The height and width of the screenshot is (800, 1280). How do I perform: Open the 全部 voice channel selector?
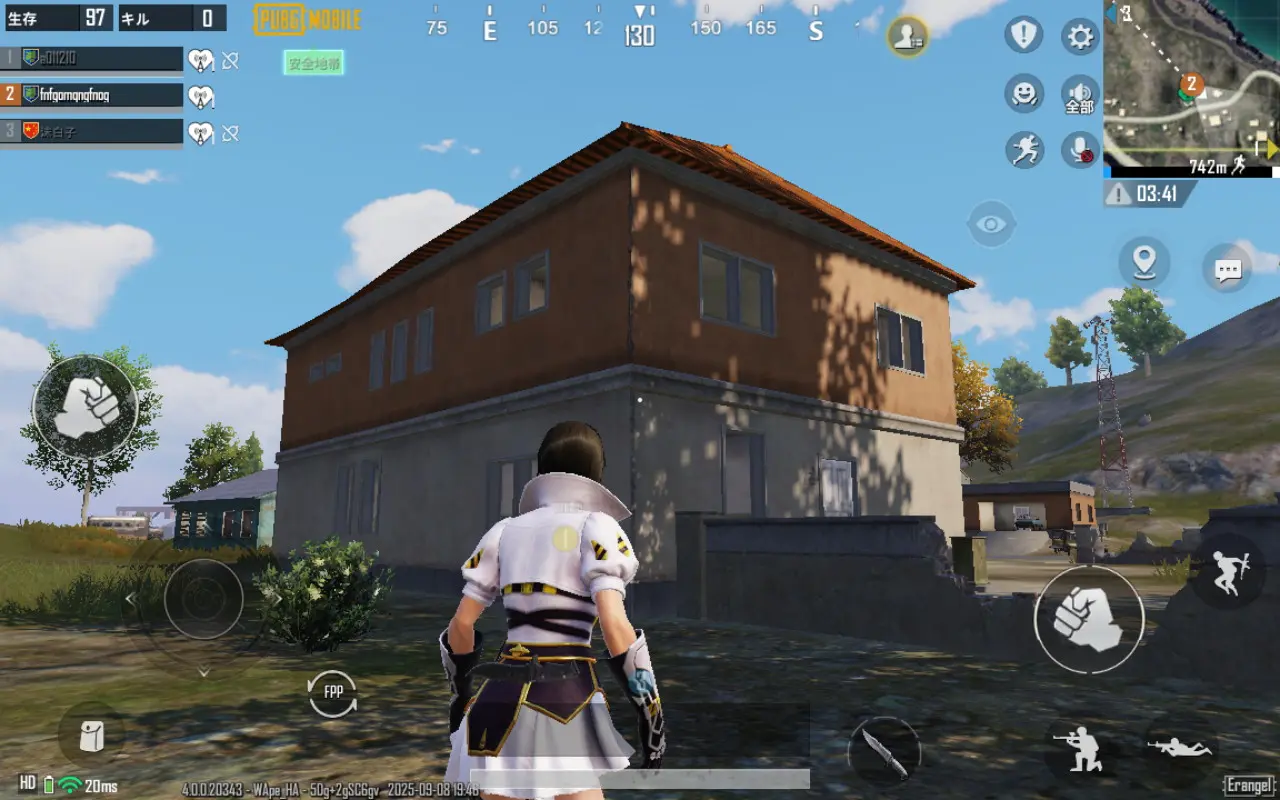click(x=1079, y=96)
